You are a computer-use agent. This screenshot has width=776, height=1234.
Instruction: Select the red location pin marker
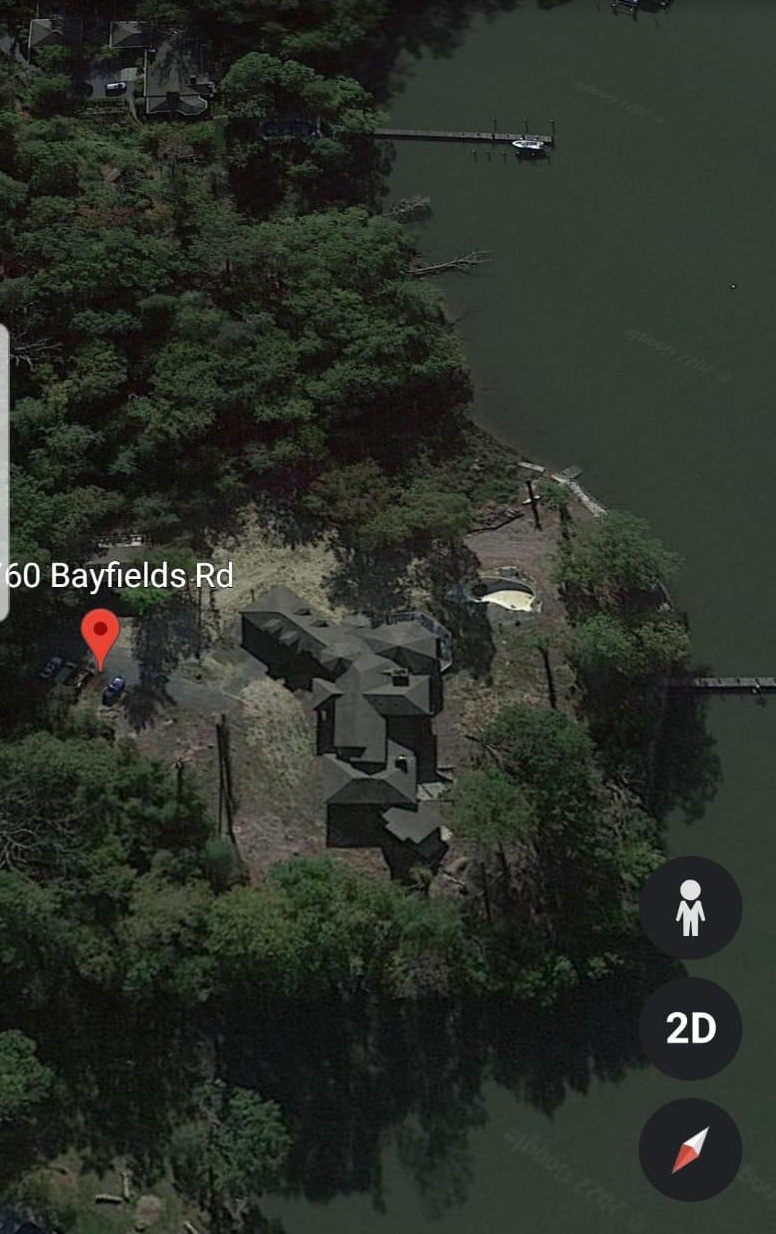[100, 634]
